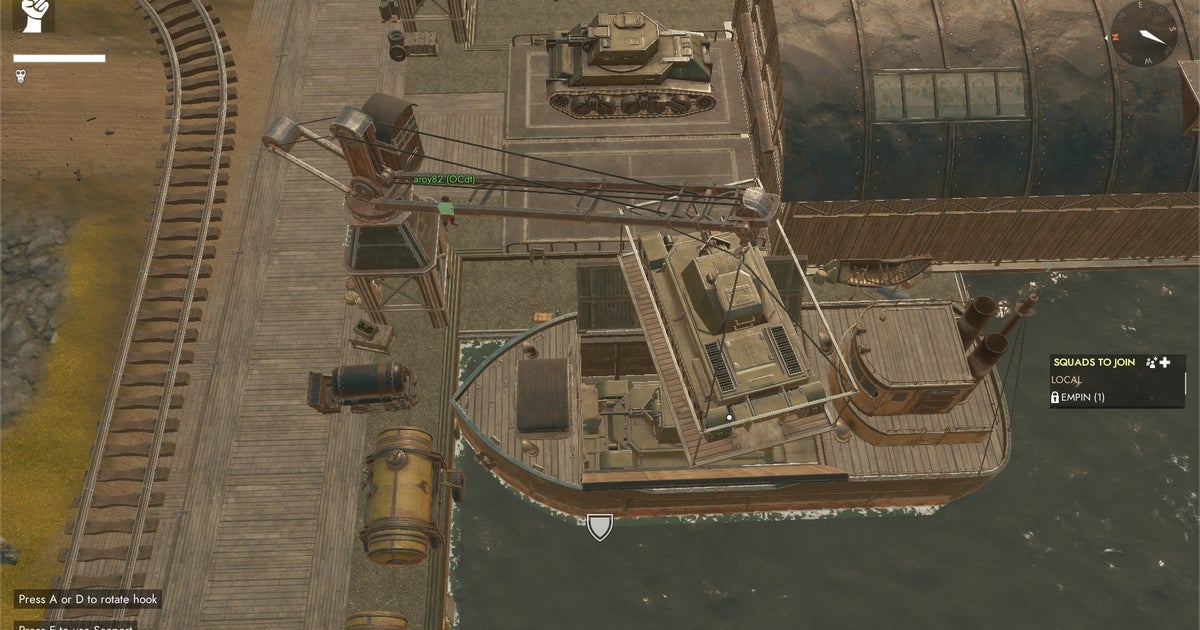Create a new squad with plus icon
This screenshot has height=630, width=1200.
[1164, 362]
